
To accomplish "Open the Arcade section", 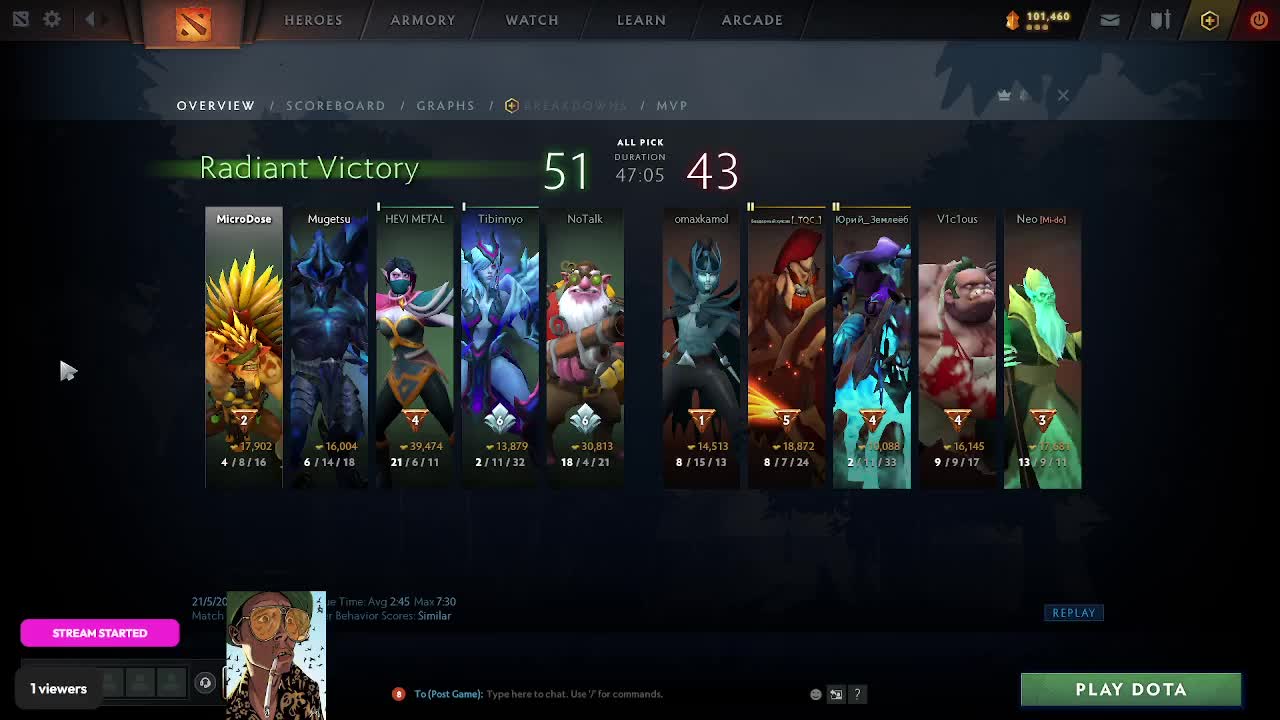I will point(752,20).
